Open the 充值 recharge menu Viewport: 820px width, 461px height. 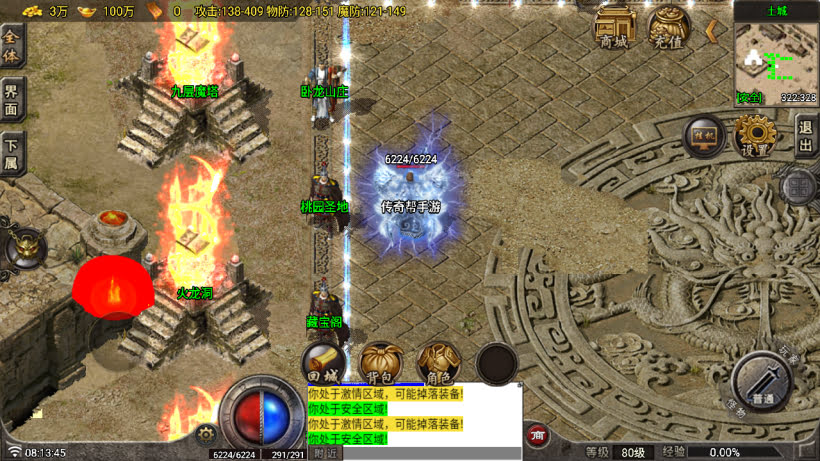click(x=669, y=28)
